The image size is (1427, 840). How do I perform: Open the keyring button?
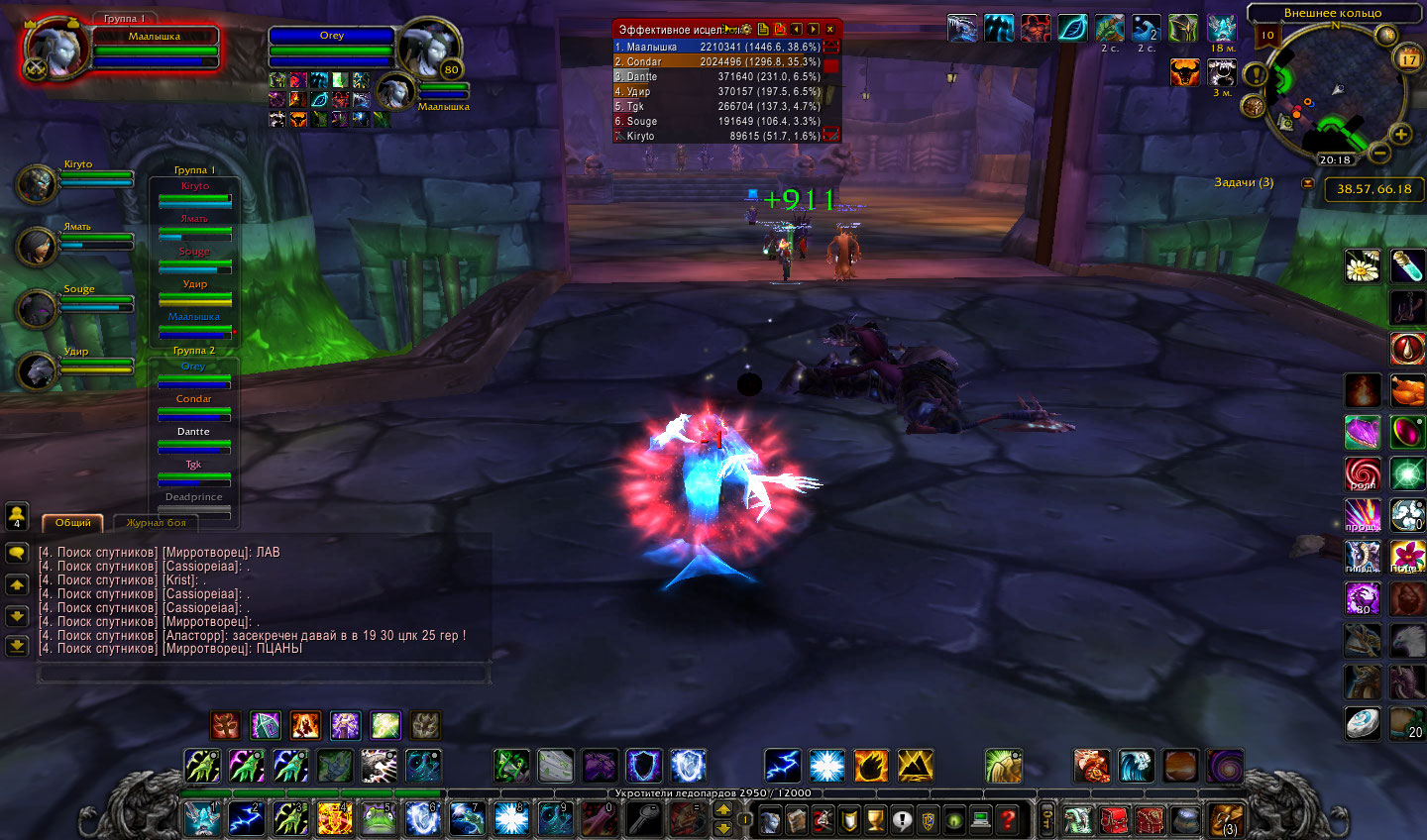pos(1046,819)
